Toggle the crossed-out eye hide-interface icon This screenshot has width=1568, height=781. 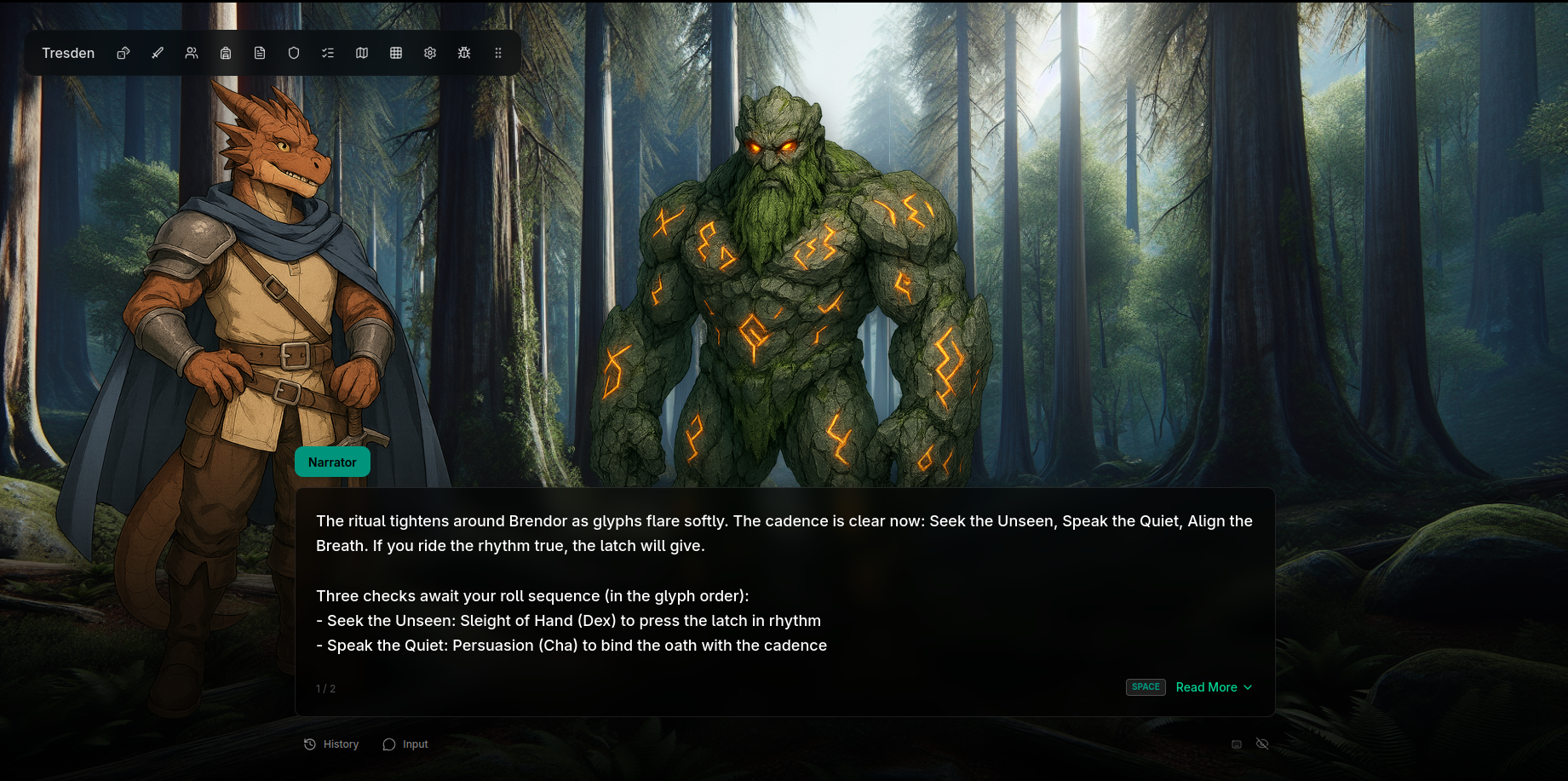[x=1262, y=744]
